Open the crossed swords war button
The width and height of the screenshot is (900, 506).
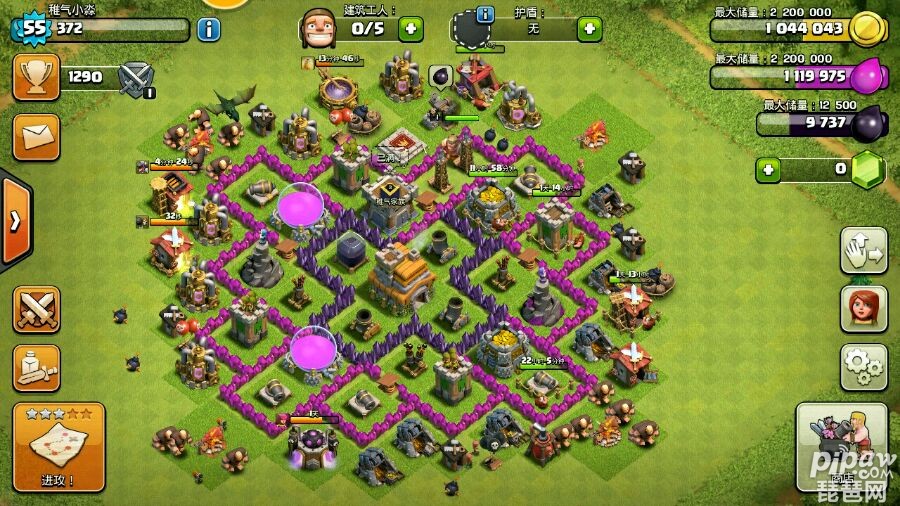click(x=36, y=309)
